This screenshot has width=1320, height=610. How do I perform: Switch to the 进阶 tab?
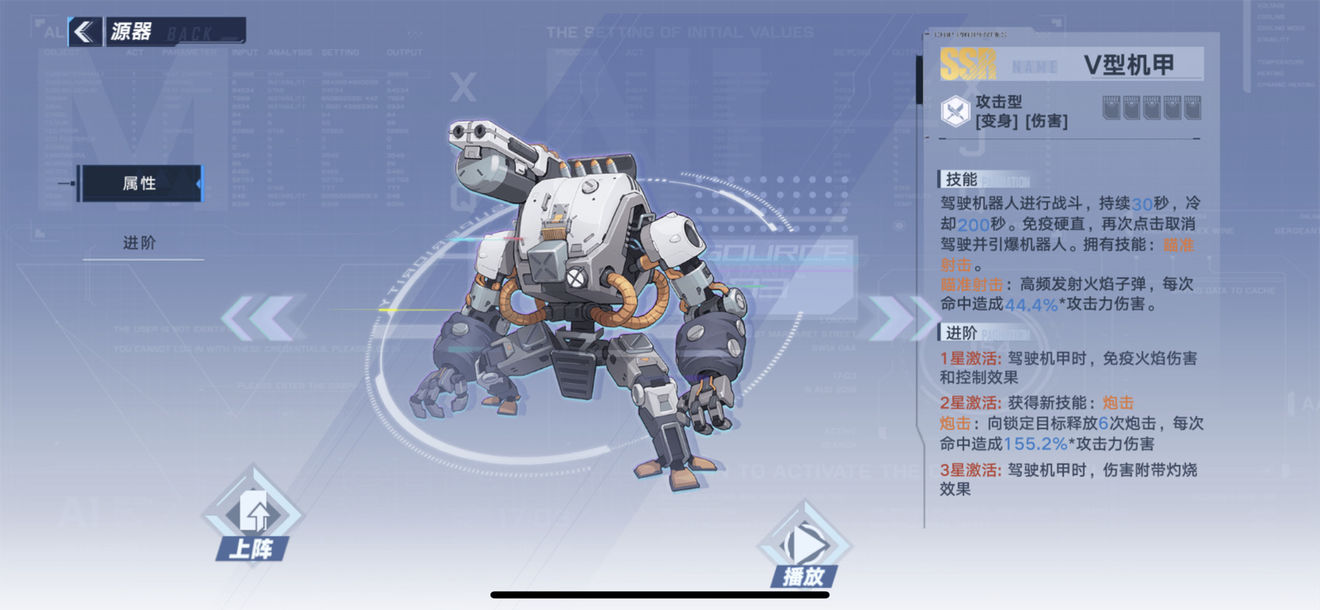click(140, 243)
